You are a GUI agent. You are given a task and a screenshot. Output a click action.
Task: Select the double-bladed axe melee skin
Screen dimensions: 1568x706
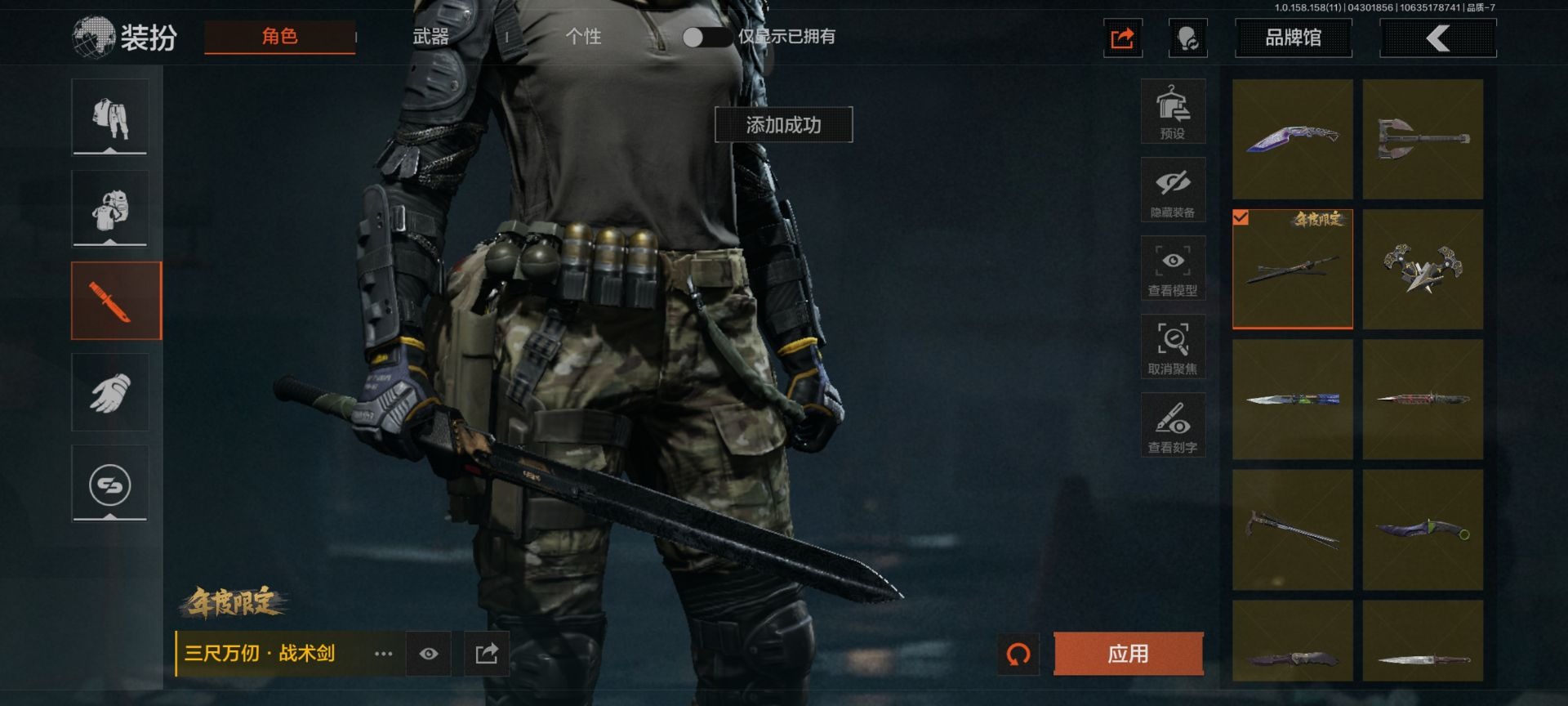[x=1423, y=139]
